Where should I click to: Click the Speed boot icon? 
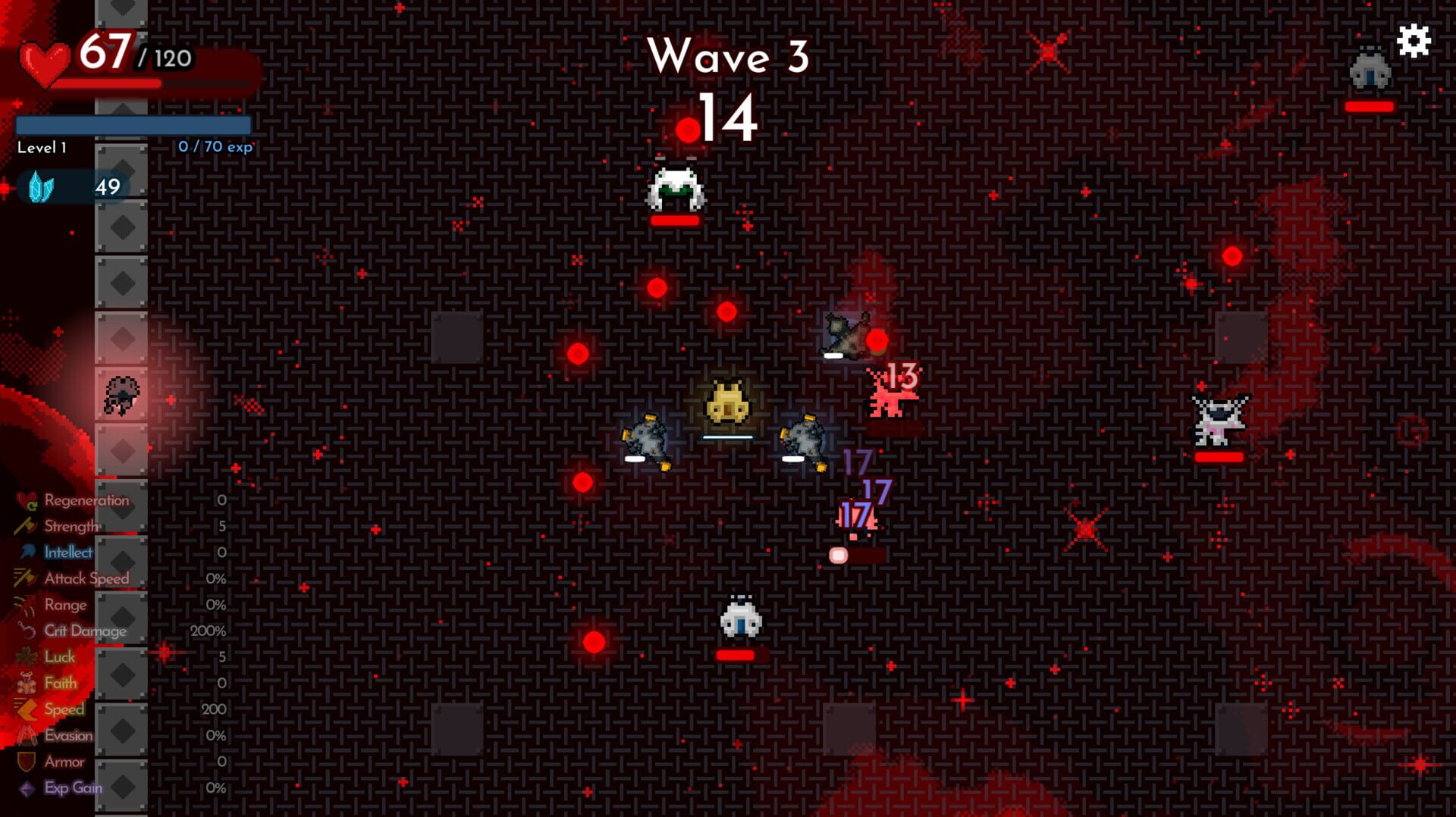click(x=25, y=709)
